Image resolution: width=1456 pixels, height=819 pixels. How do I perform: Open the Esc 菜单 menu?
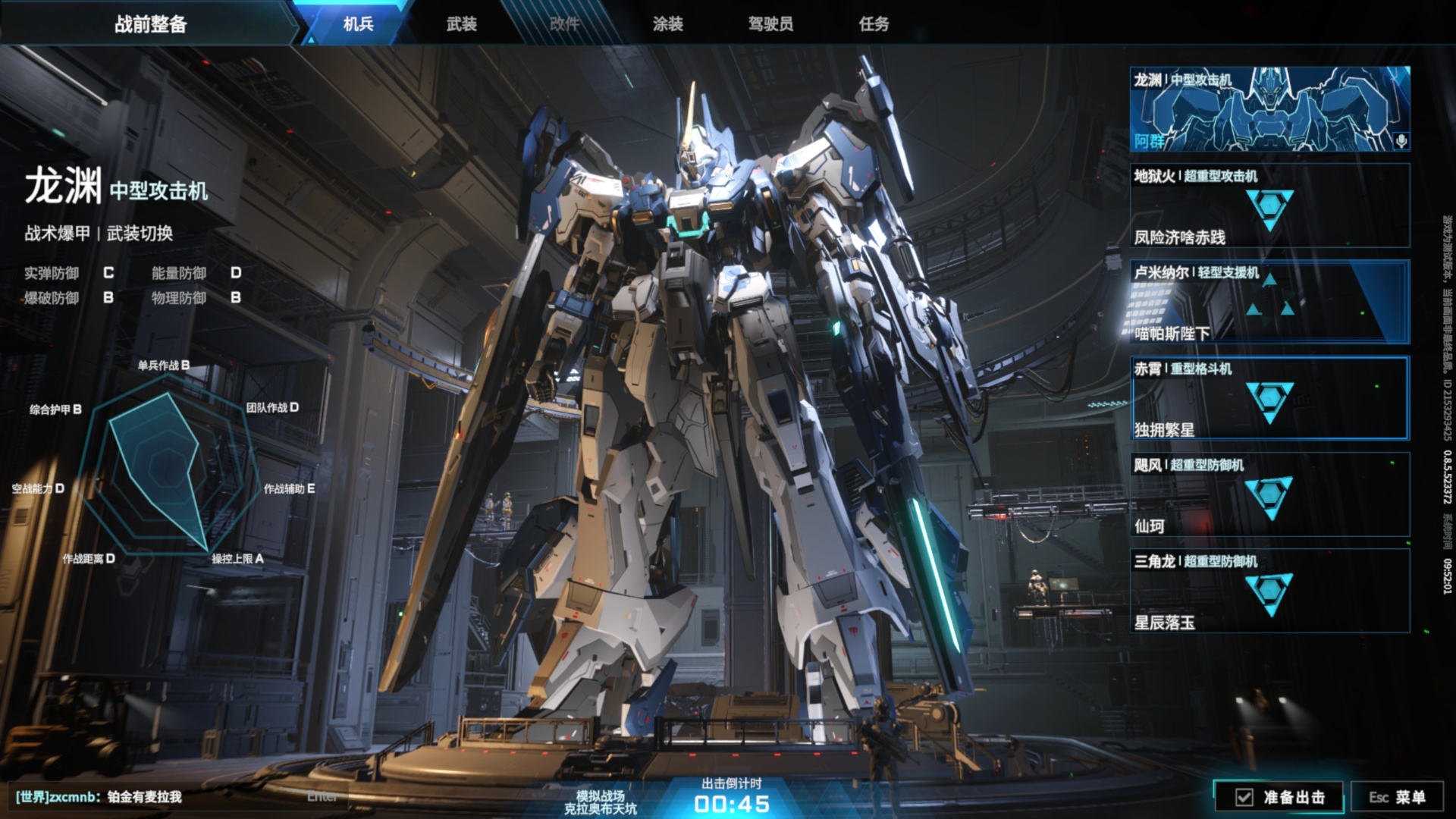[x=1397, y=797]
